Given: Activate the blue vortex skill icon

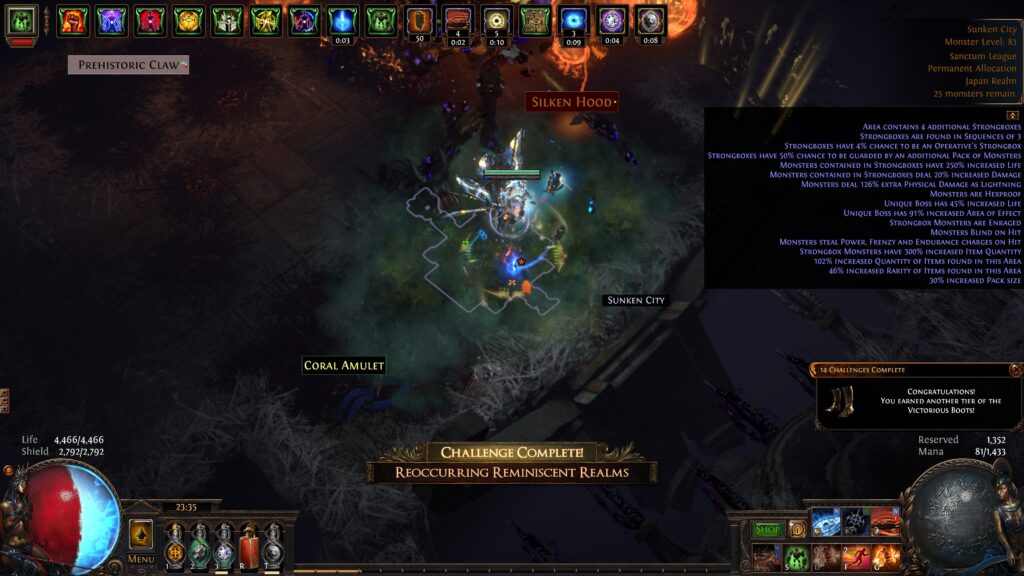Looking at the screenshot, I should 826,522.
